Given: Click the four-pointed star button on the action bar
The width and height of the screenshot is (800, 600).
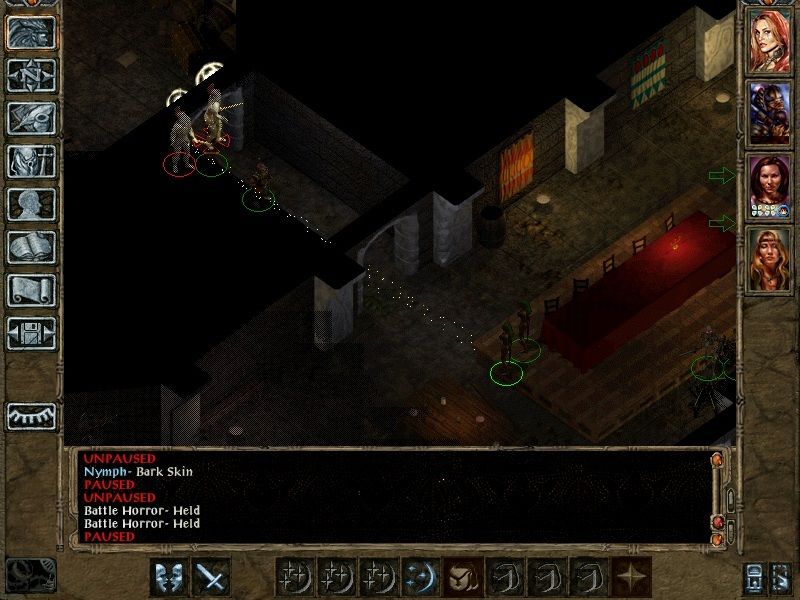Looking at the screenshot, I should tap(631, 577).
